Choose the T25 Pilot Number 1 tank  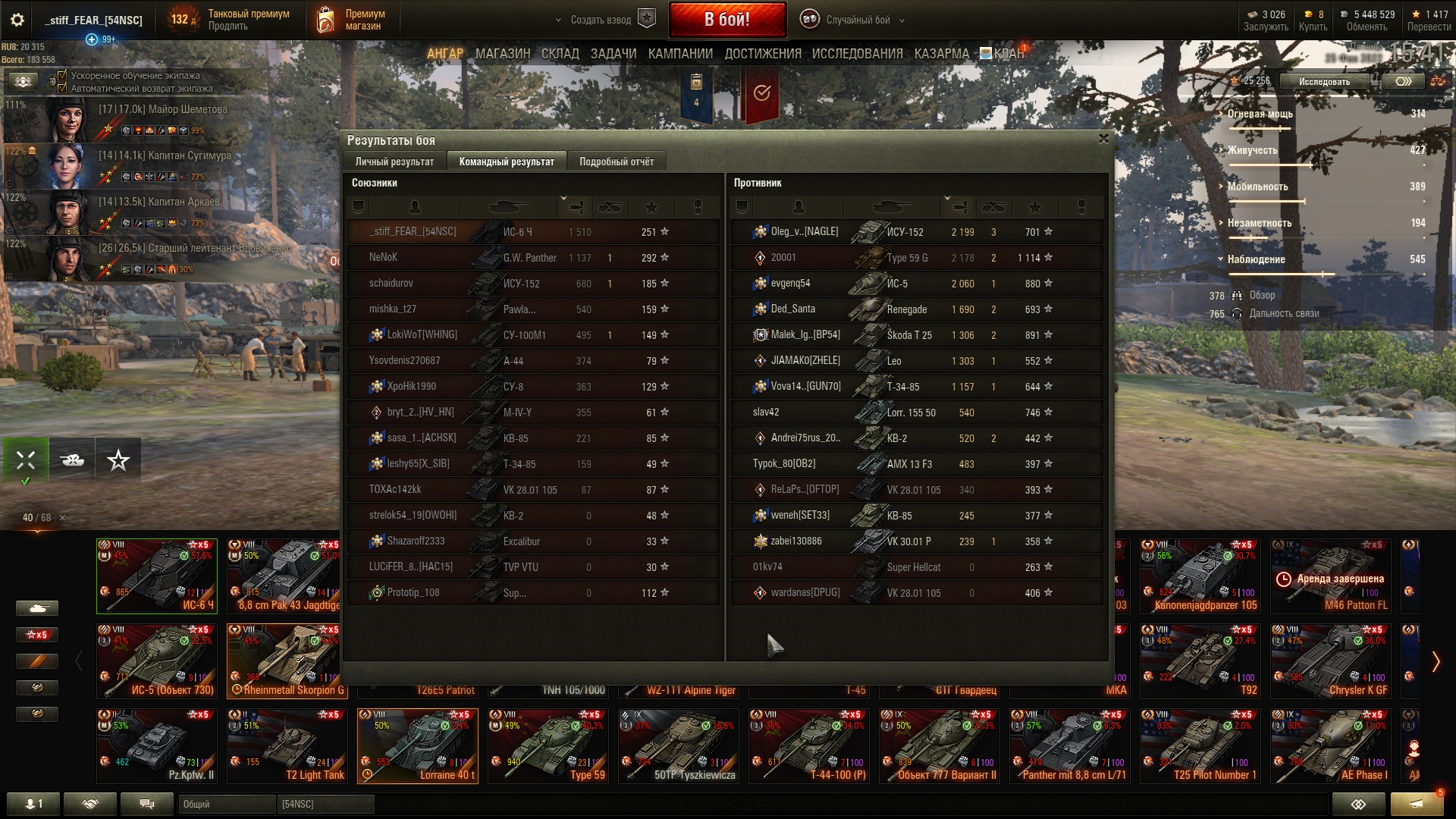tap(1203, 745)
